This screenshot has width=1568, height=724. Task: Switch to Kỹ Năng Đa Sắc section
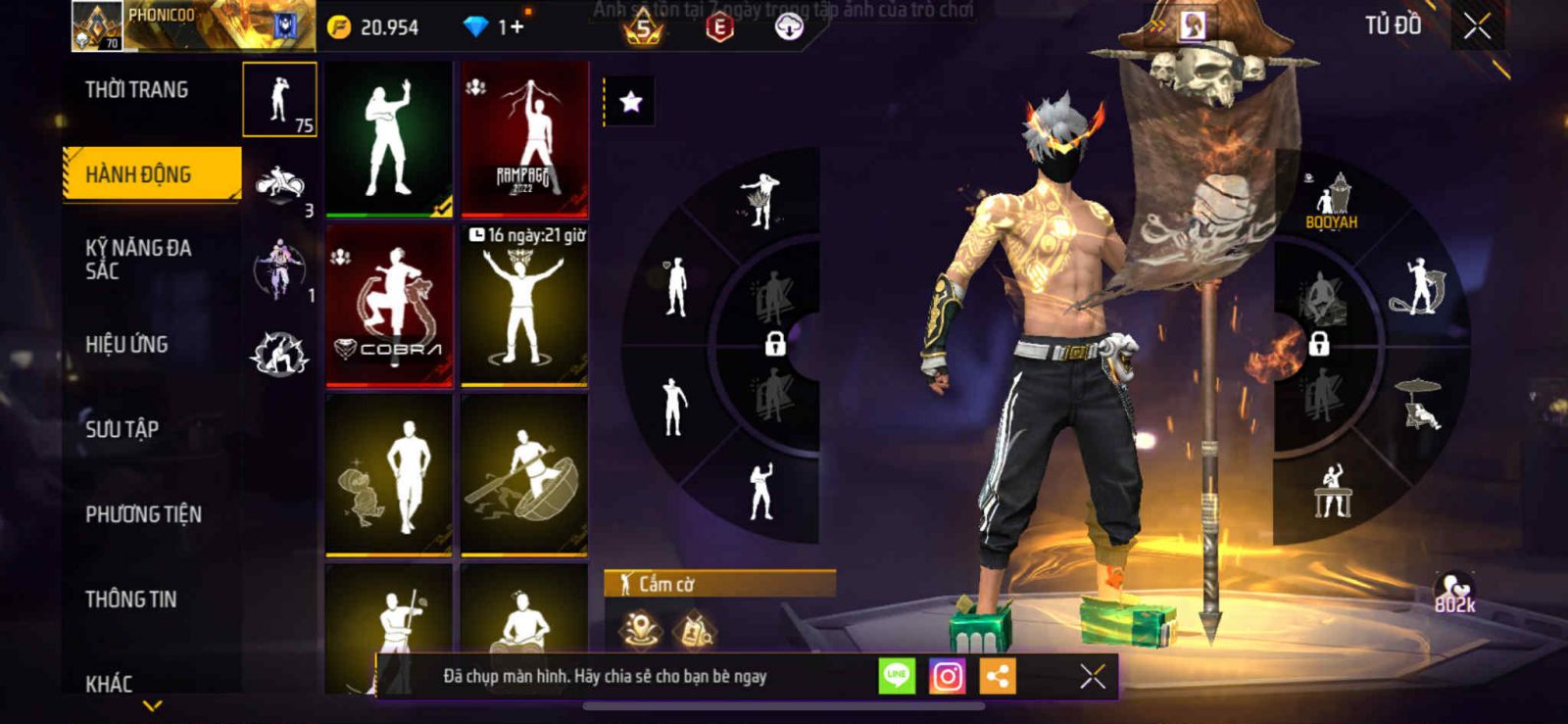[138, 259]
